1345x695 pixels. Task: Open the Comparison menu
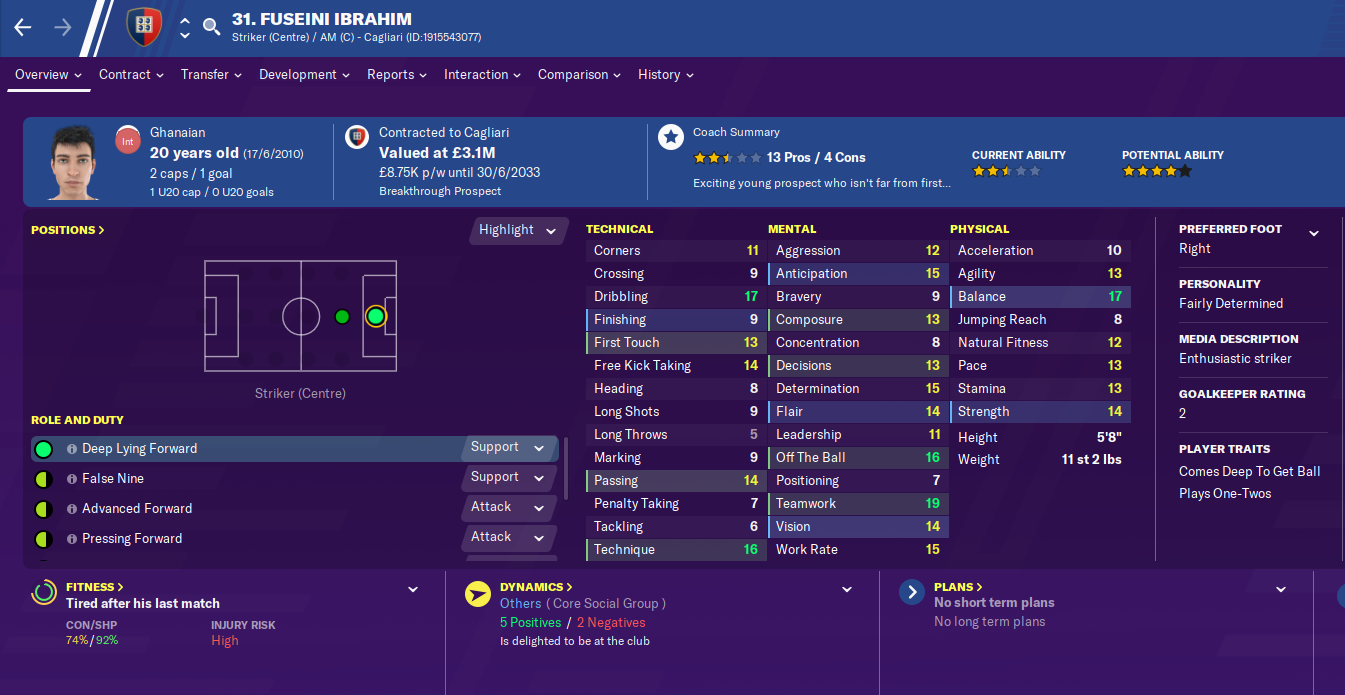tap(579, 75)
